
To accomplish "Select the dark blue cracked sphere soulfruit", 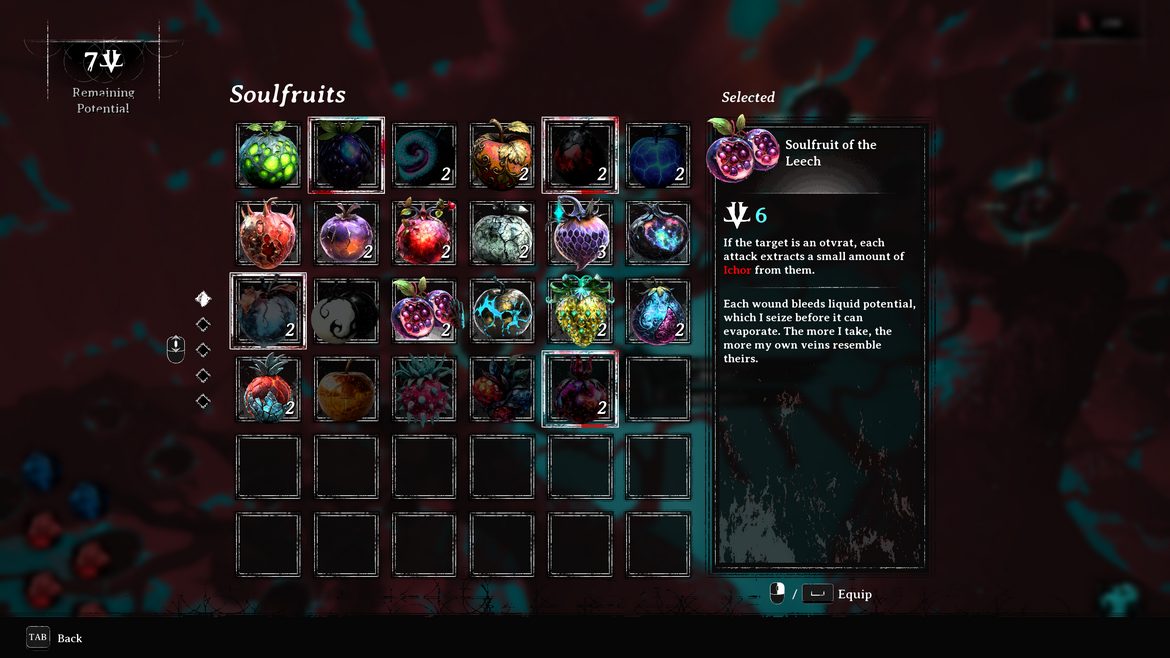I will [x=658, y=156].
